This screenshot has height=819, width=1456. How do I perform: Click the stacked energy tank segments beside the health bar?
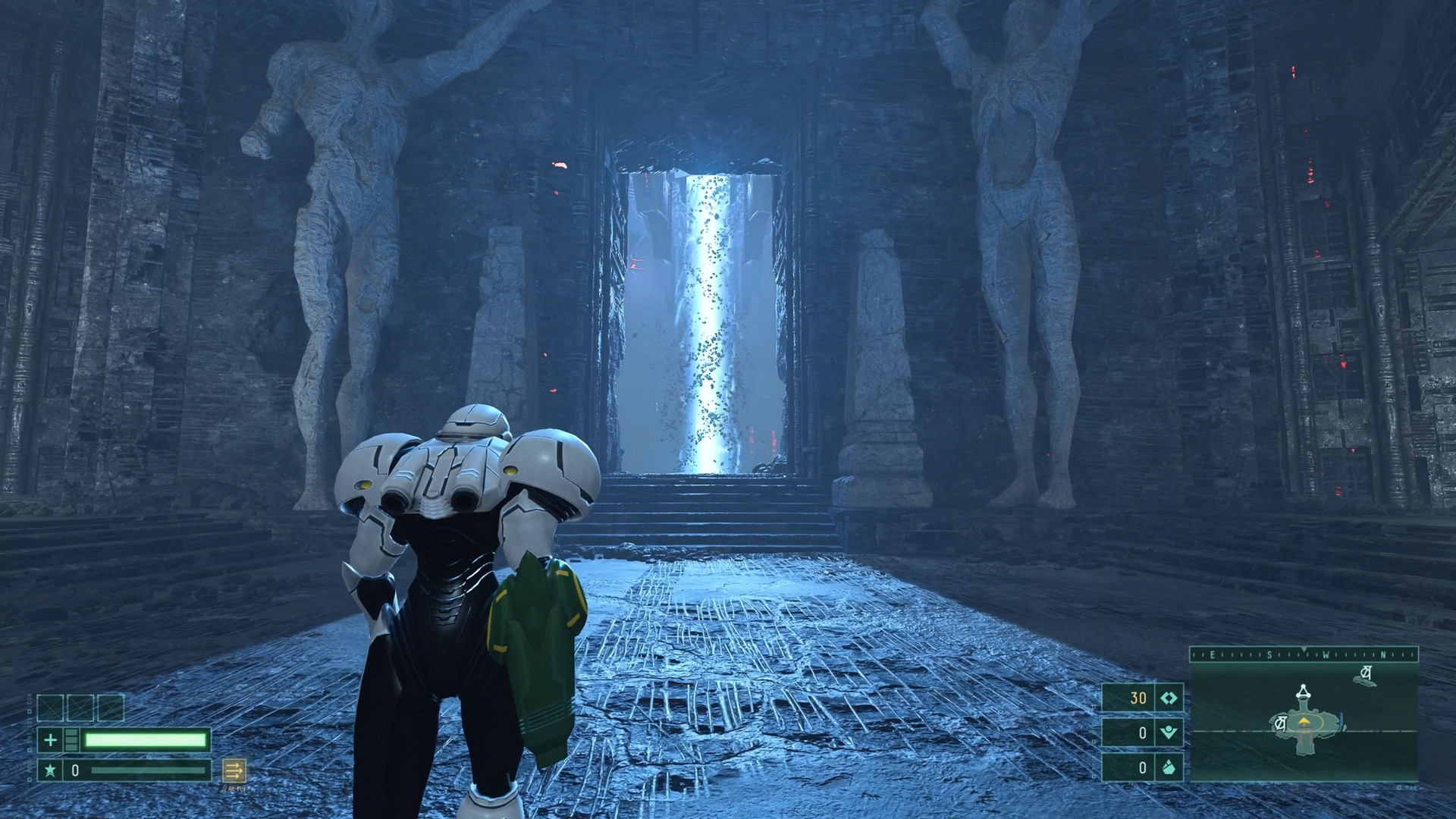(71, 739)
